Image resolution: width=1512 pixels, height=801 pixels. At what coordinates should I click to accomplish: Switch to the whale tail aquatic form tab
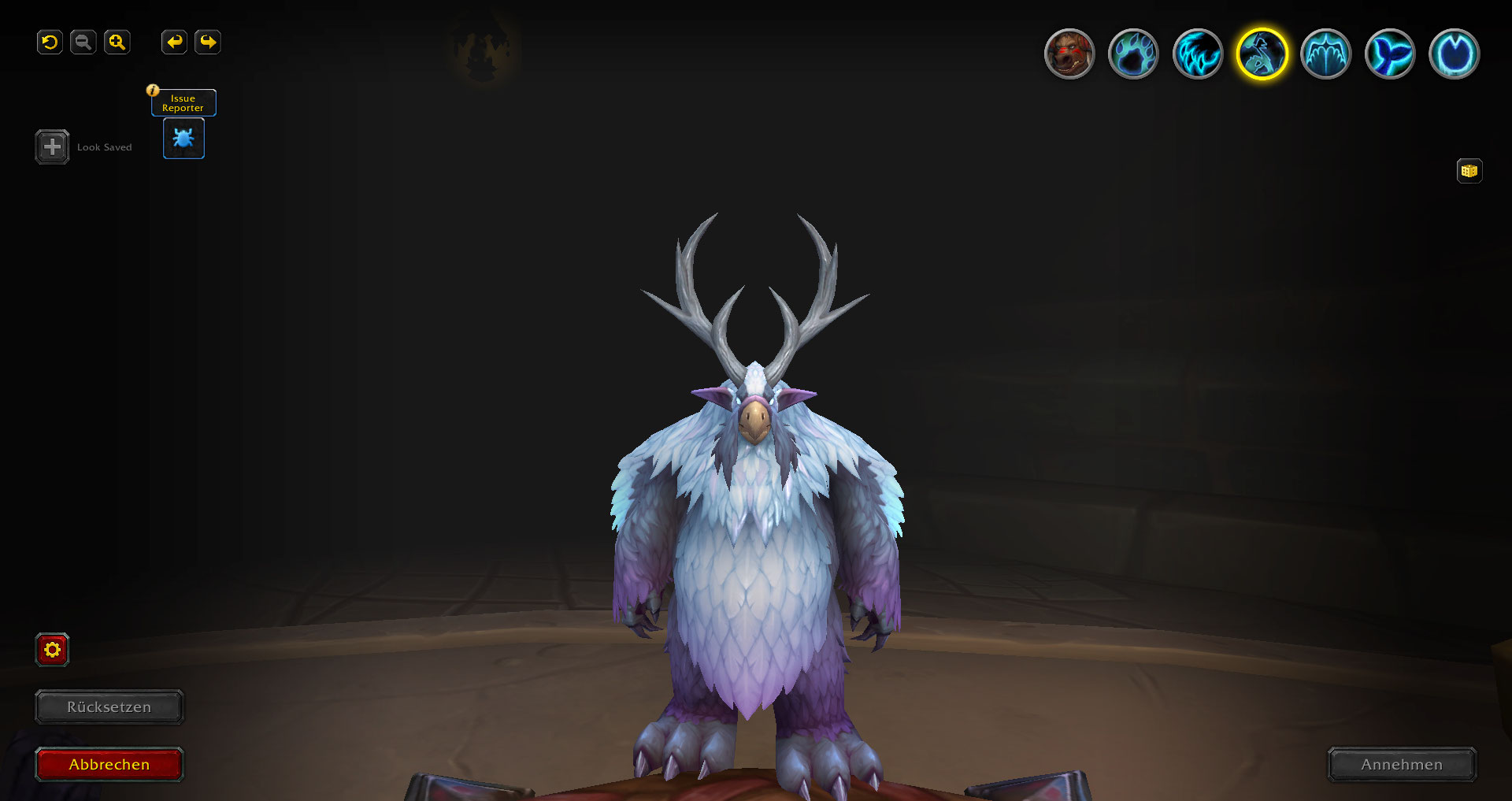pos(1390,54)
